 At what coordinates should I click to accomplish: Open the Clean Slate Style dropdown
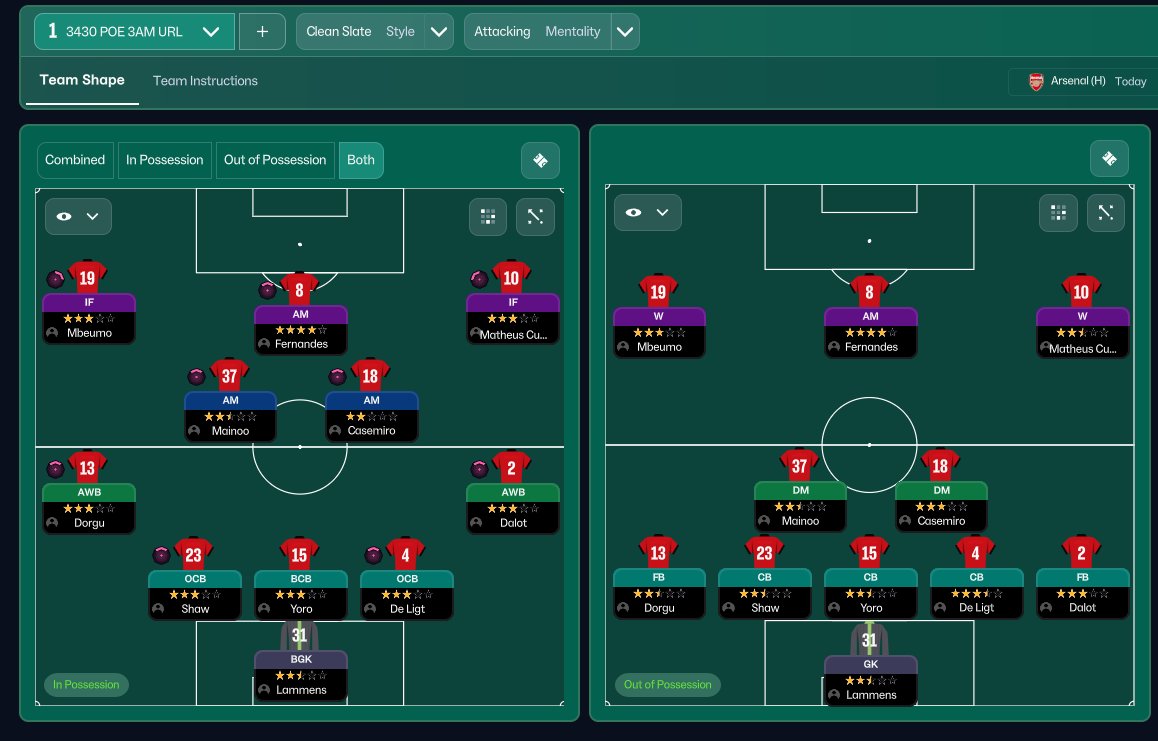[x=439, y=31]
